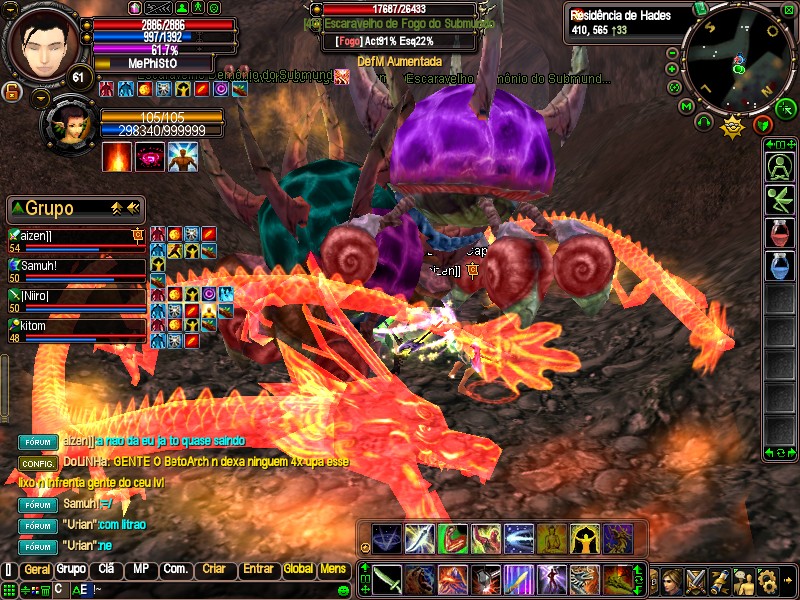Open the Global chat tab

(298, 569)
